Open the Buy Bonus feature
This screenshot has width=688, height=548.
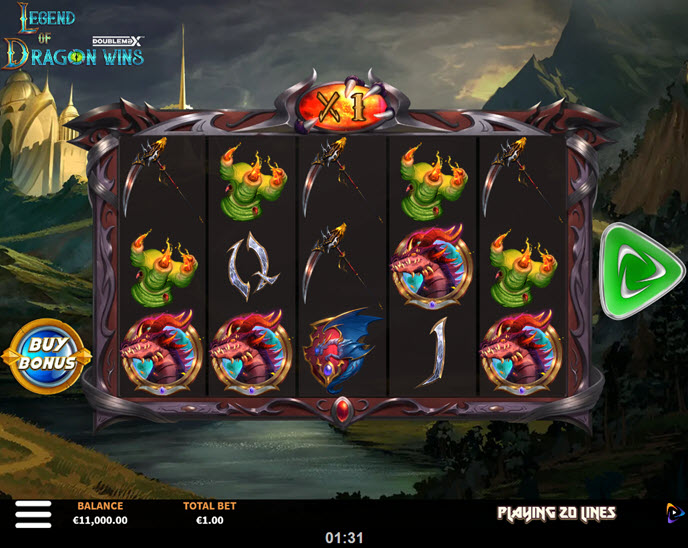coord(47,355)
